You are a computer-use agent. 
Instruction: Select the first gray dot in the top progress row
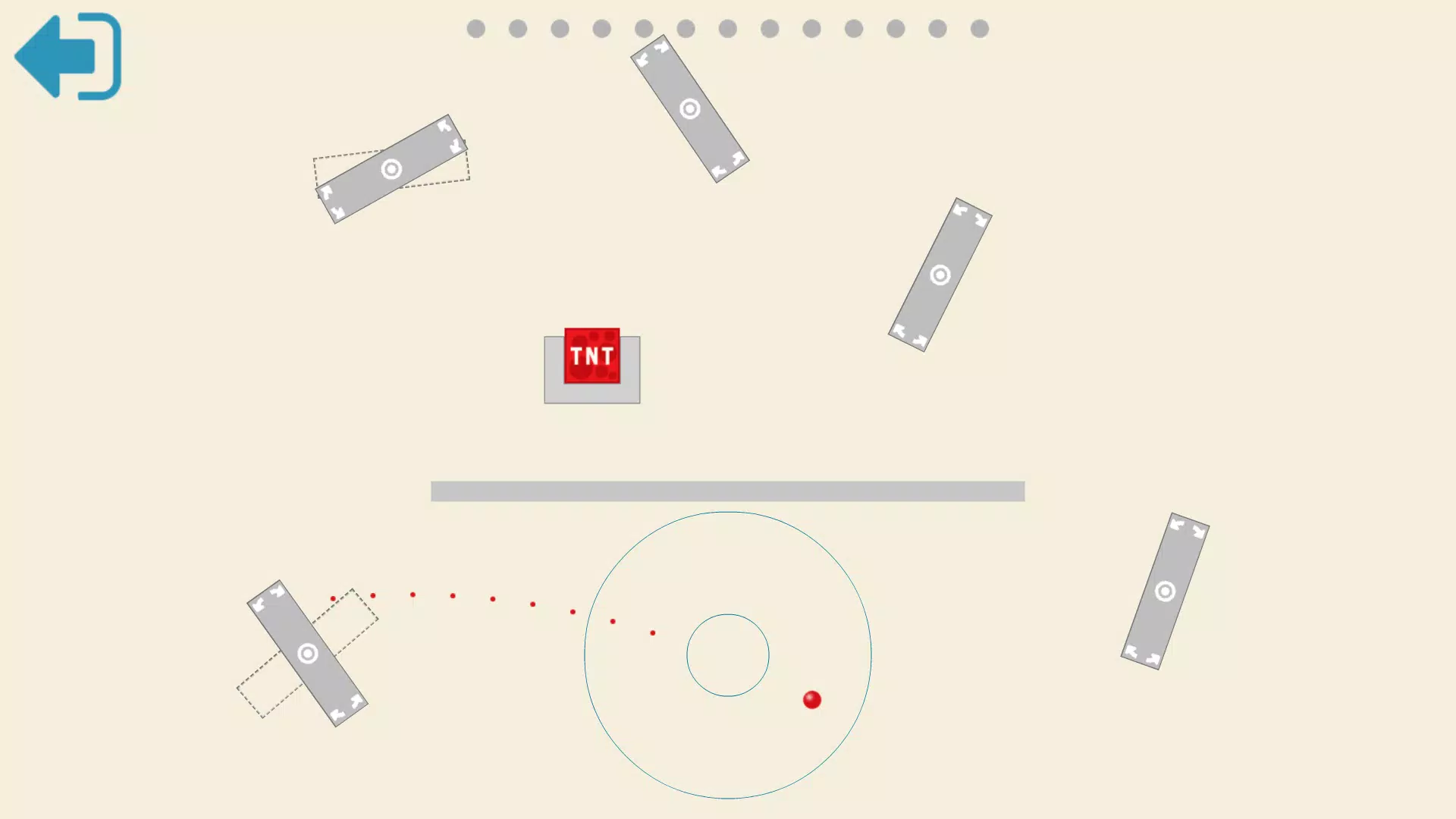tap(475, 27)
